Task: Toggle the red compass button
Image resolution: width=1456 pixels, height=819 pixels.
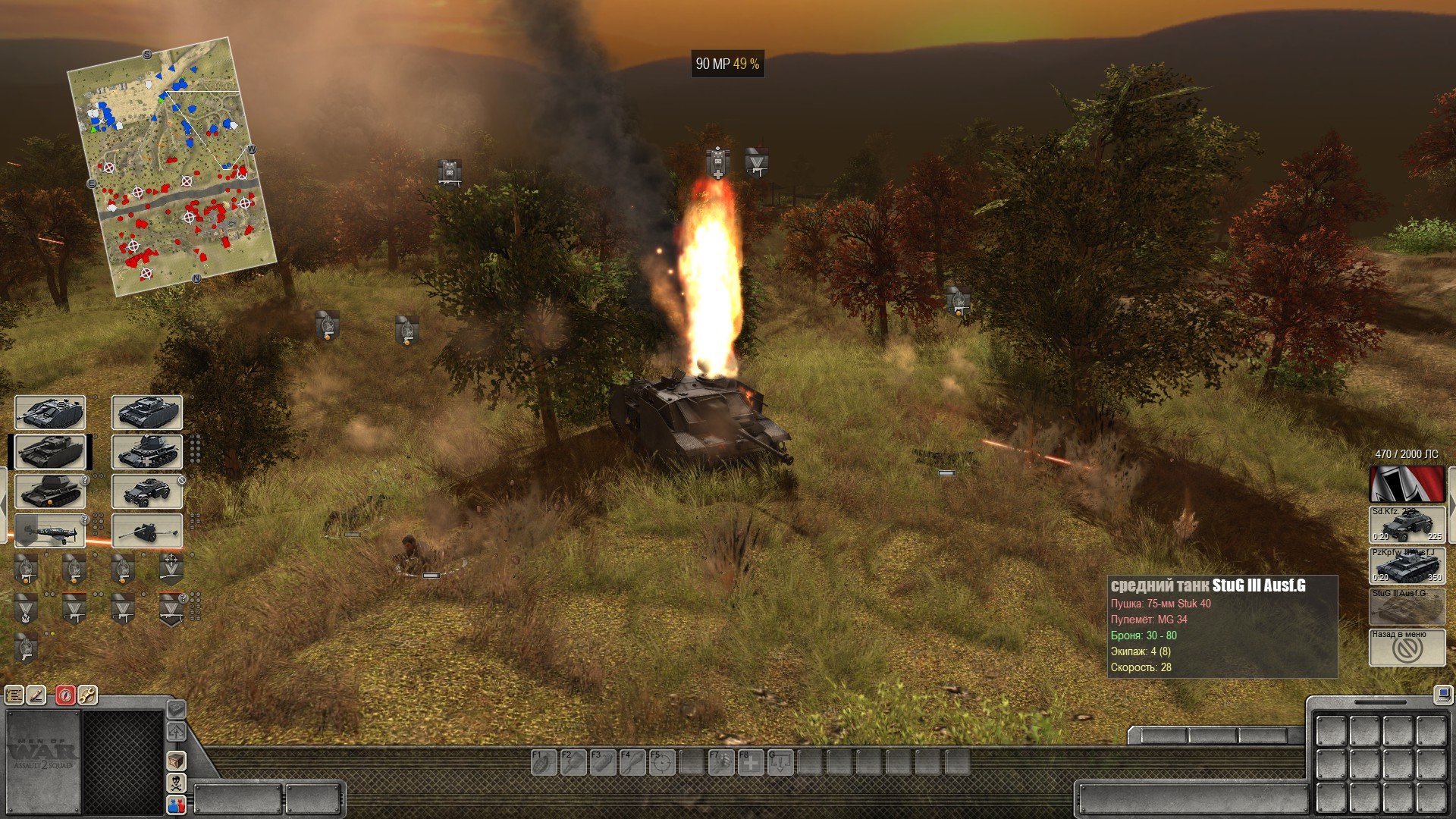Action: tap(66, 695)
